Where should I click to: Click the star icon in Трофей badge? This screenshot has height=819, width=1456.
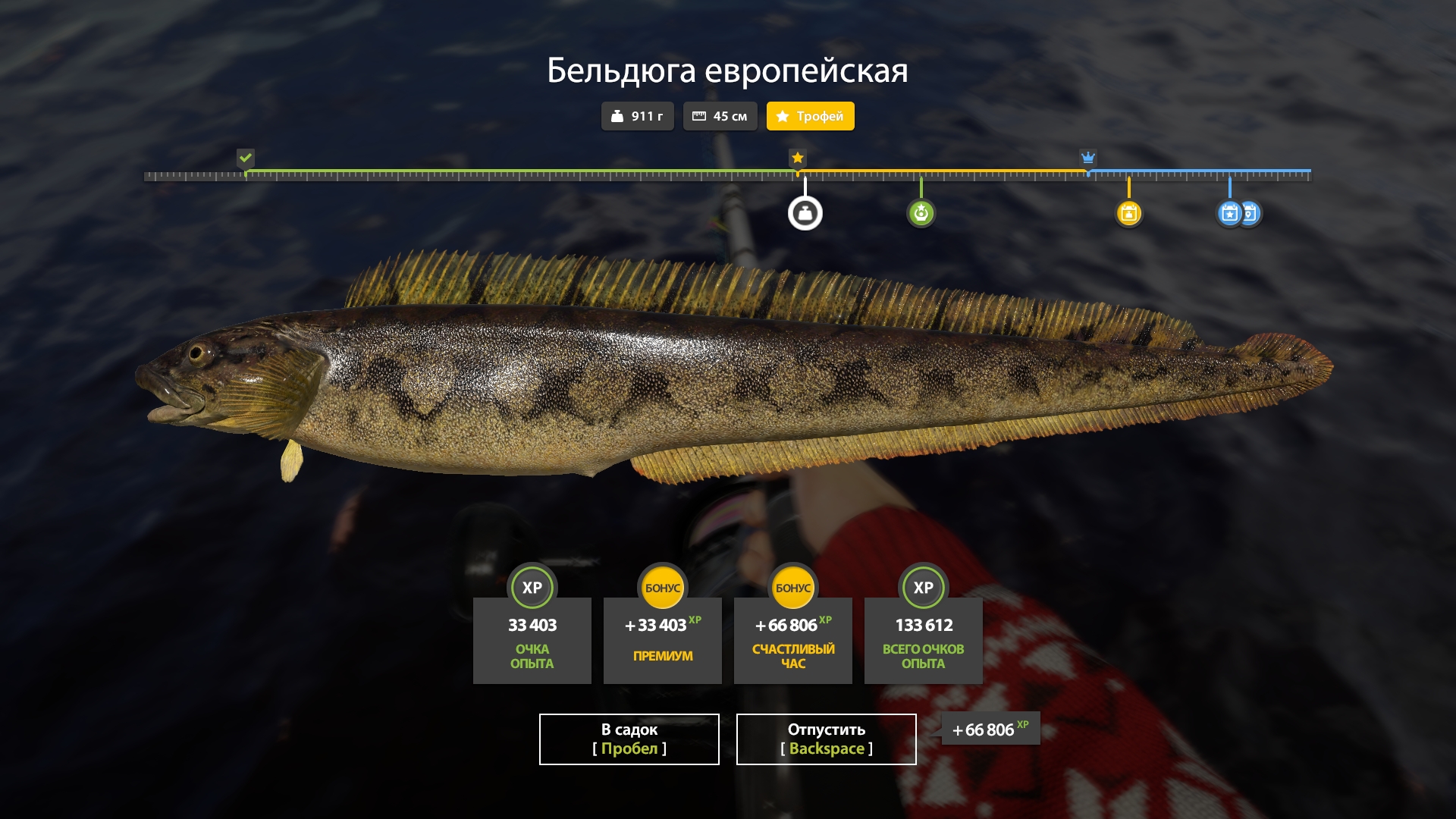tap(783, 116)
